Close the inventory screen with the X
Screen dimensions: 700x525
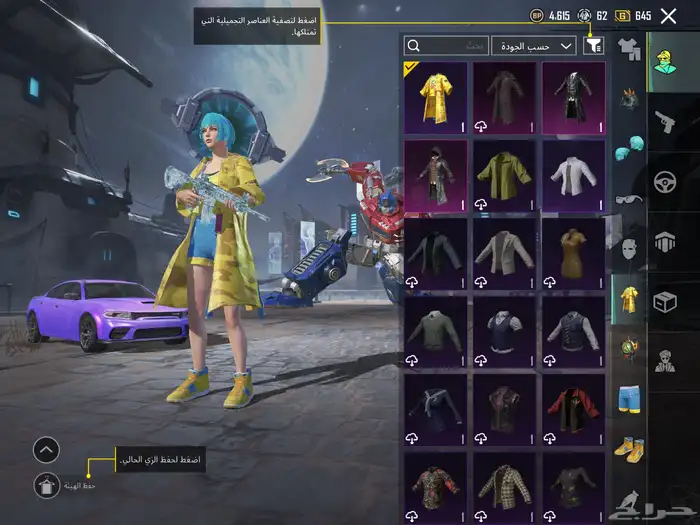coord(668,16)
